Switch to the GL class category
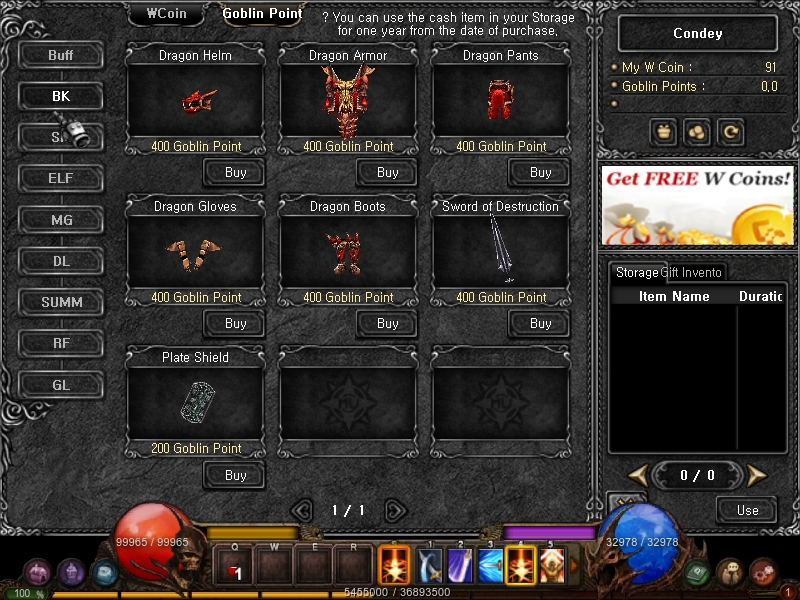Viewport: 800px width, 600px height. click(61, 384)
